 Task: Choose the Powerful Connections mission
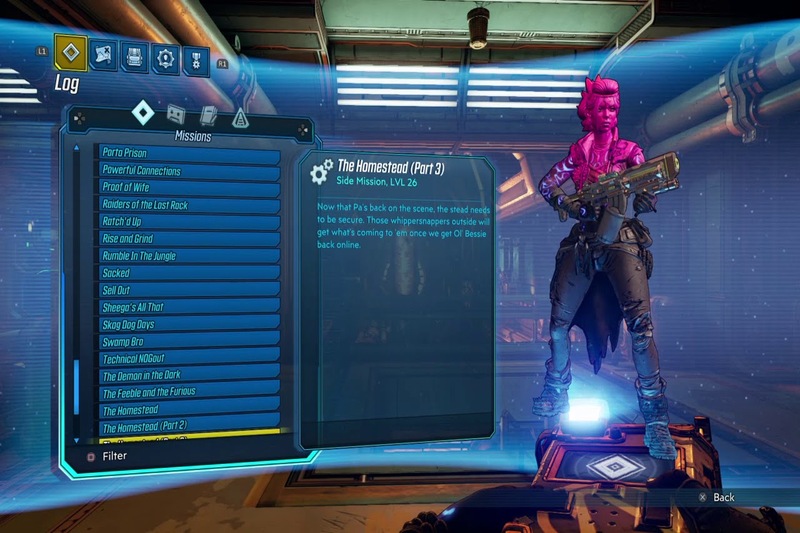(188, 170)
